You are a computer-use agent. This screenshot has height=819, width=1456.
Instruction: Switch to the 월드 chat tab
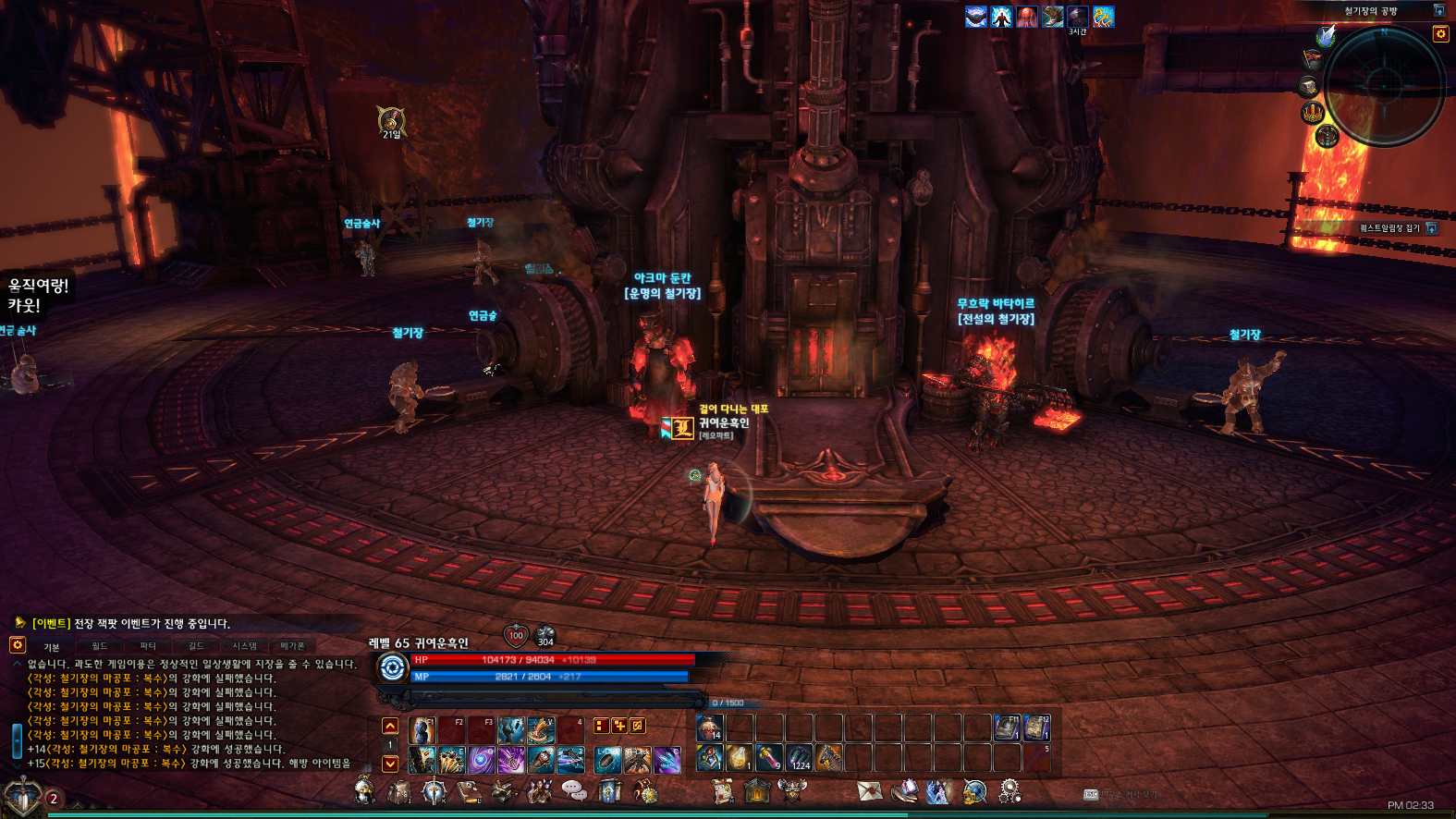100,646
